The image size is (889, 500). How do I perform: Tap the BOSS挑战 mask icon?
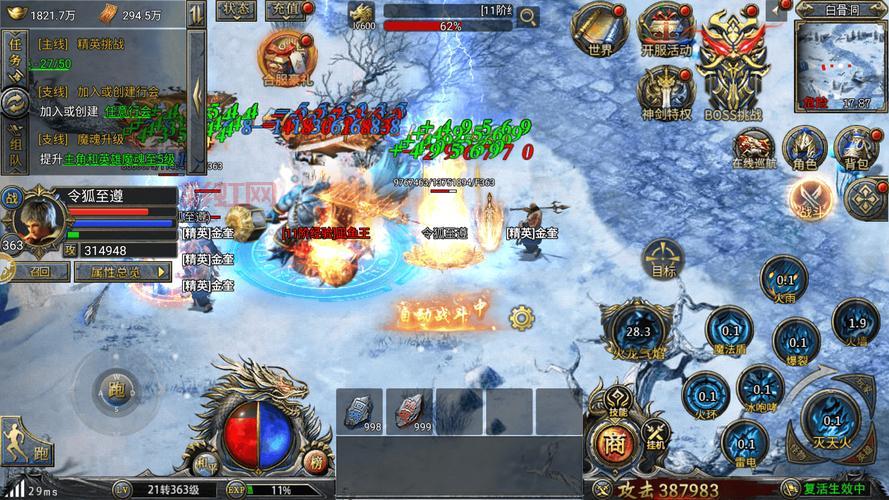tap(731, 65)
